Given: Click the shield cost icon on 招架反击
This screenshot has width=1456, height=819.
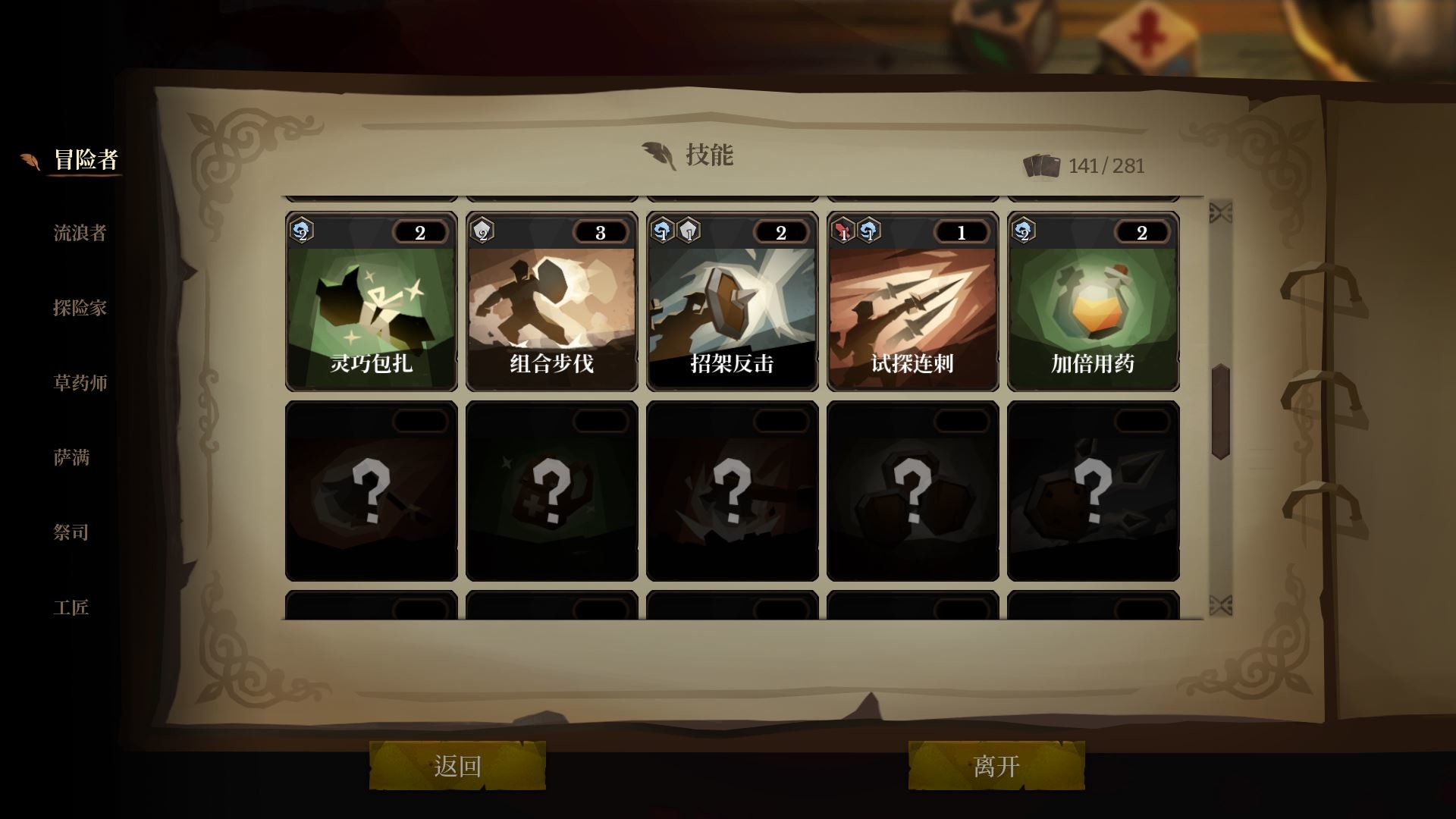Looking at the screenshot, I should (x=688, y=233).
